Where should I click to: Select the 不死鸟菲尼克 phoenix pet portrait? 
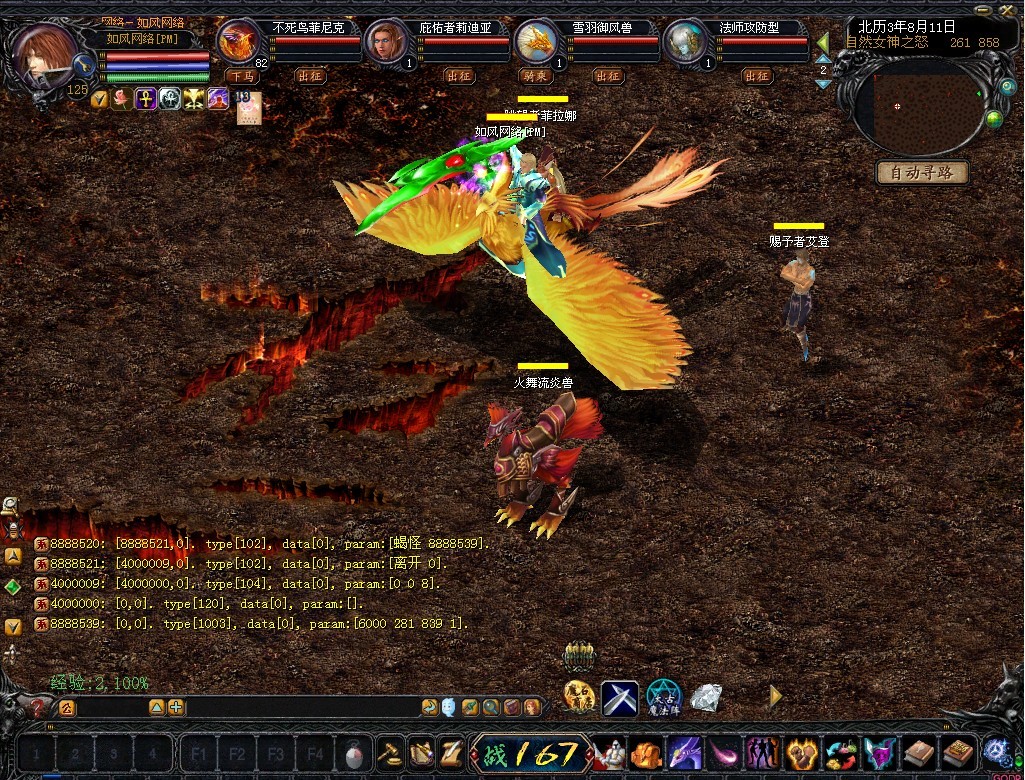click(x=238, y=42)
